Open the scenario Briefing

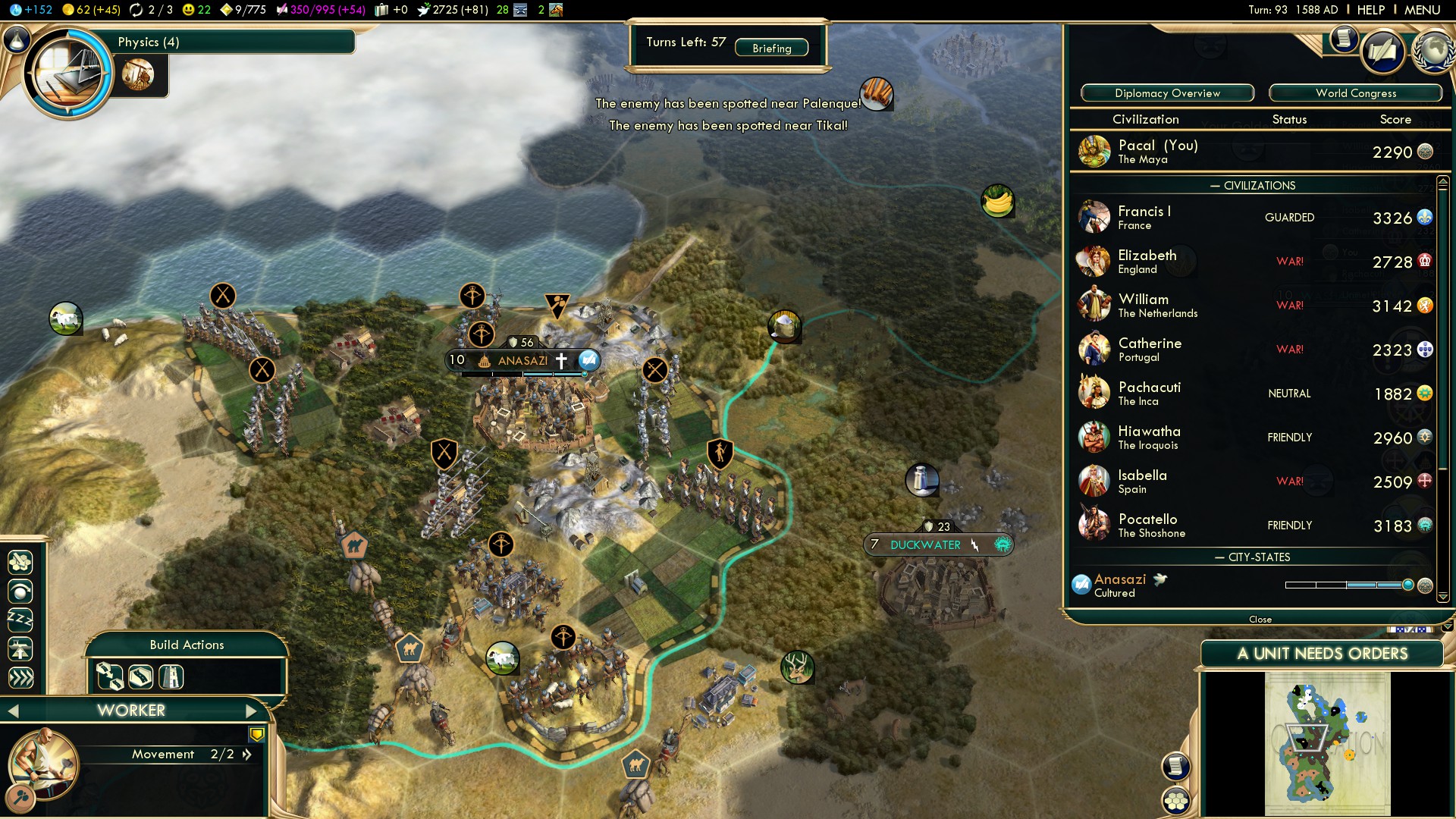pyautogui.click(x=771, y=49)
